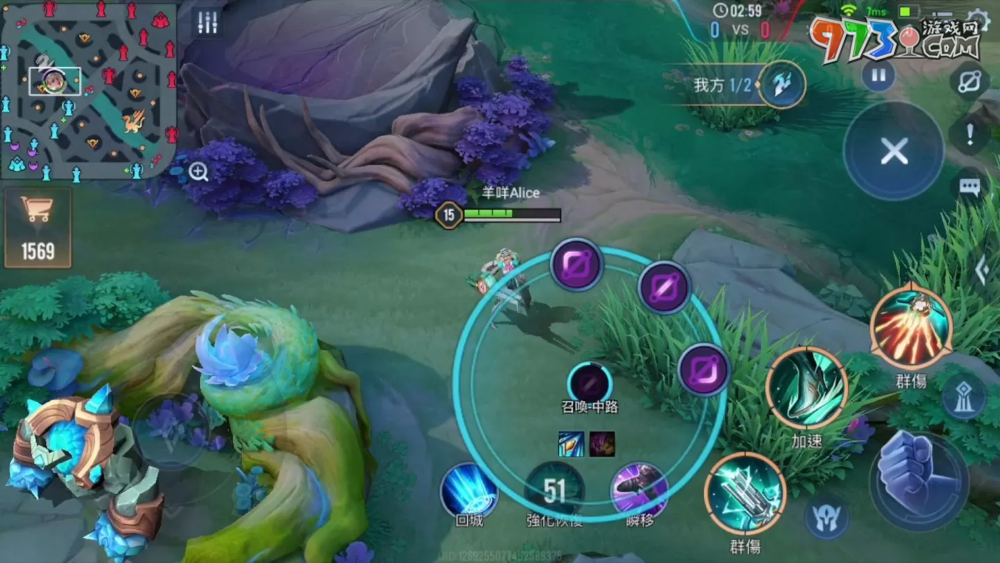Activate the 回城 recall skill
The image size is (1000, 563).
(x=468, y=490)
